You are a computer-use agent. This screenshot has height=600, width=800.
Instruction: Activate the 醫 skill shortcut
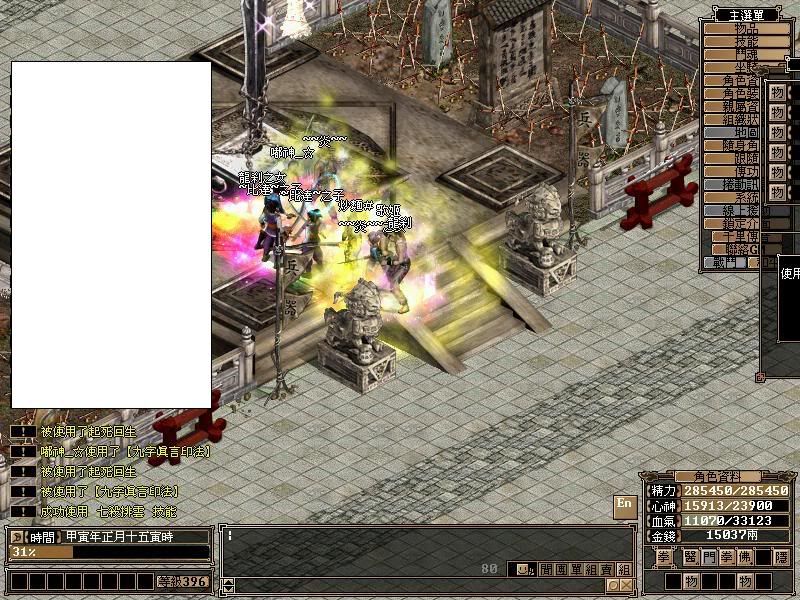[x=689, y=556]
